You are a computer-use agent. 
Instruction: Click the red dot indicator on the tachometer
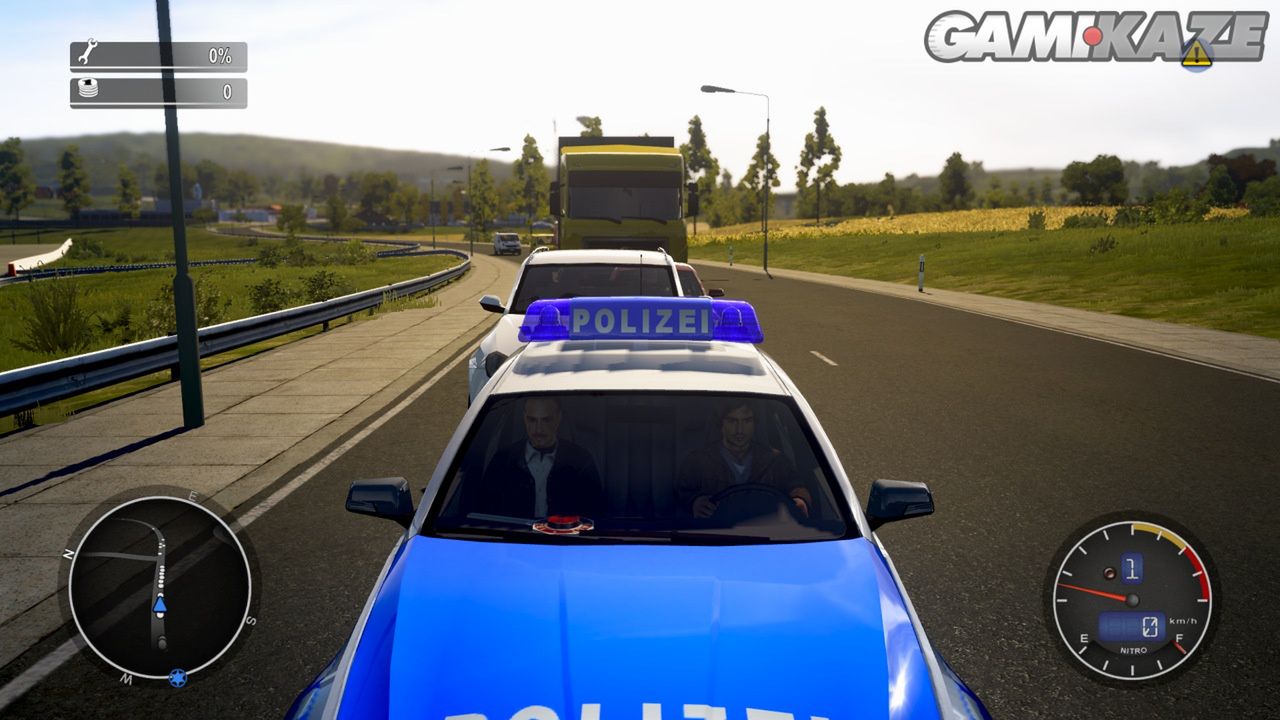[x=1110, y=574]
